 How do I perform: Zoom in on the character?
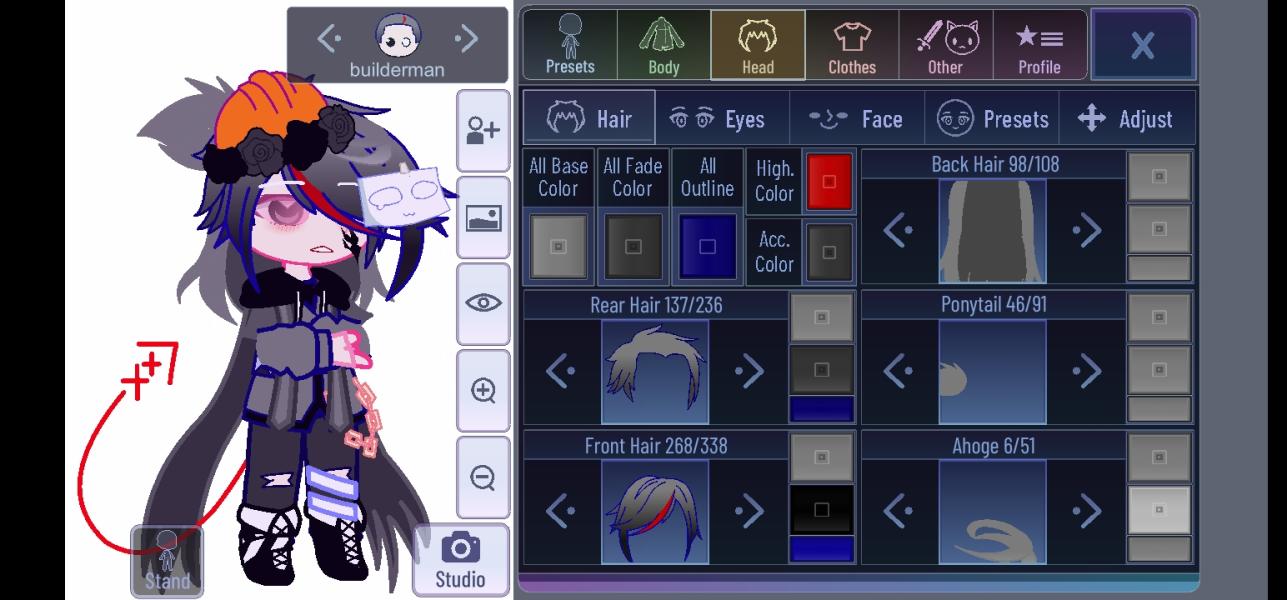point(483,390)
